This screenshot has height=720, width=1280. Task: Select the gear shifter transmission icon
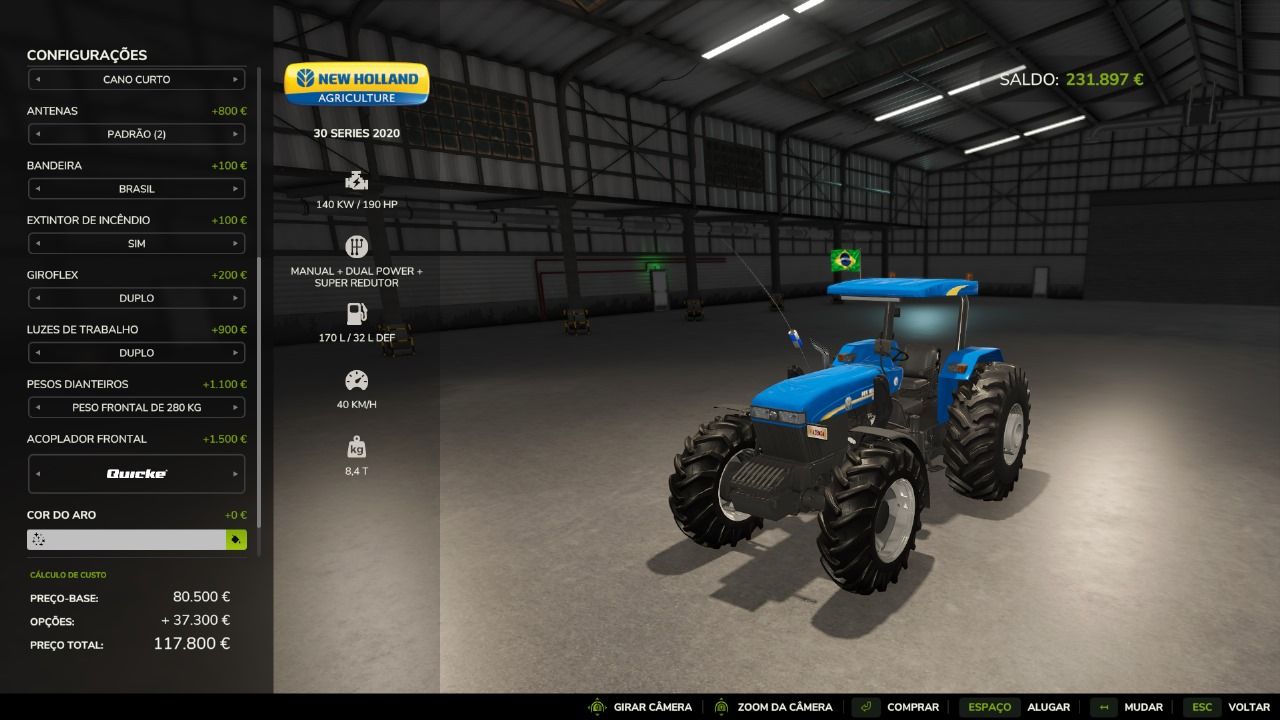(356, 245)
